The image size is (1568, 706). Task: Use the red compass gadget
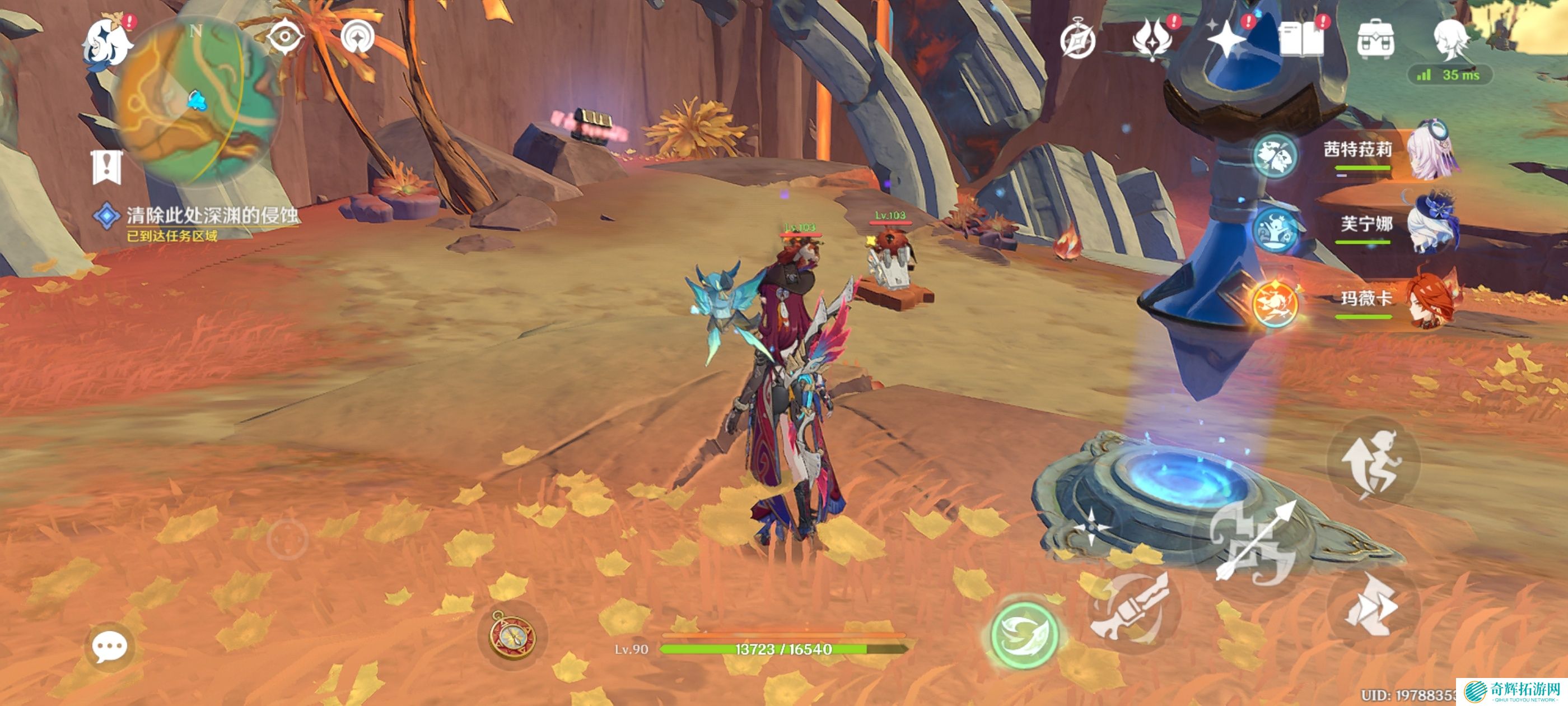[512, 636]
